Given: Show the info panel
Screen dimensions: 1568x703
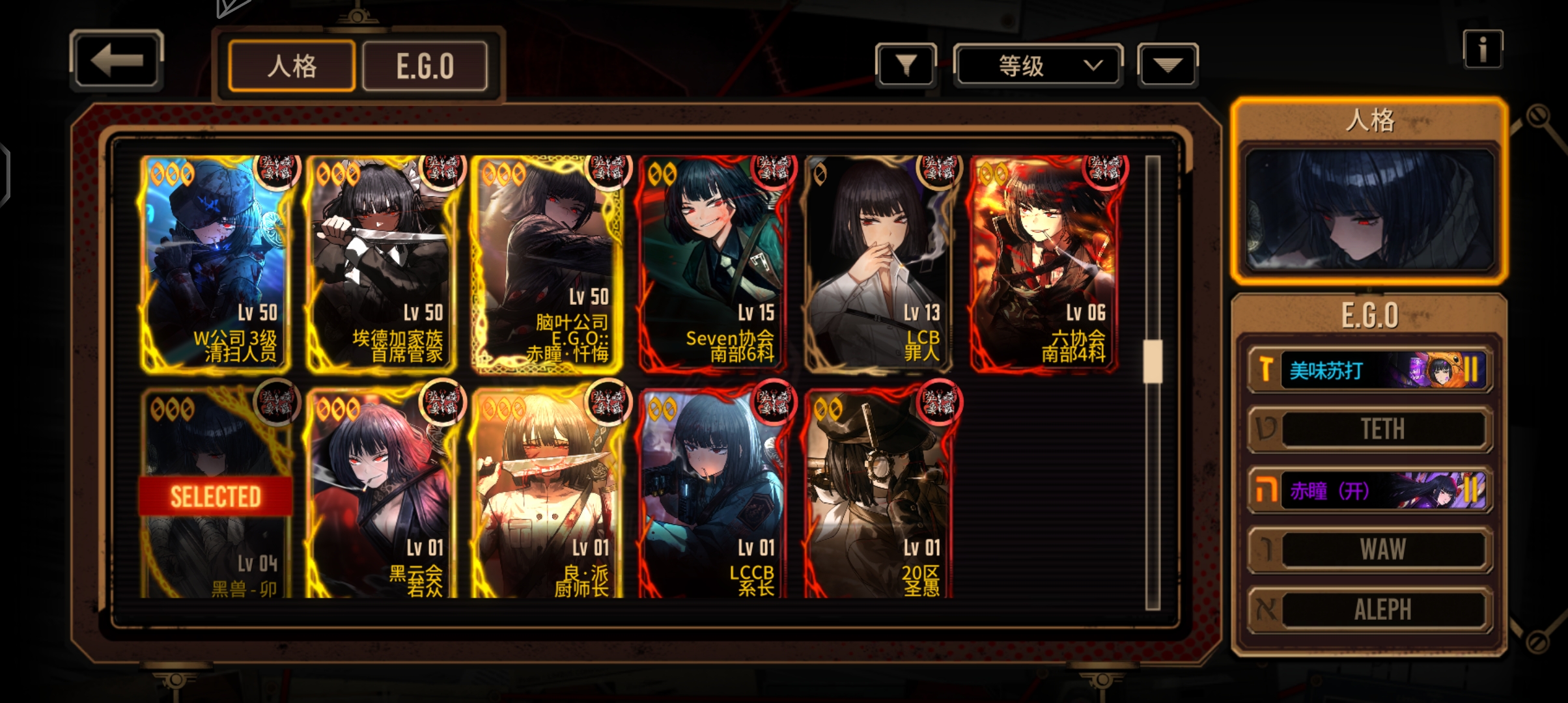Looking at the screenshot, I should [1482, 49].
